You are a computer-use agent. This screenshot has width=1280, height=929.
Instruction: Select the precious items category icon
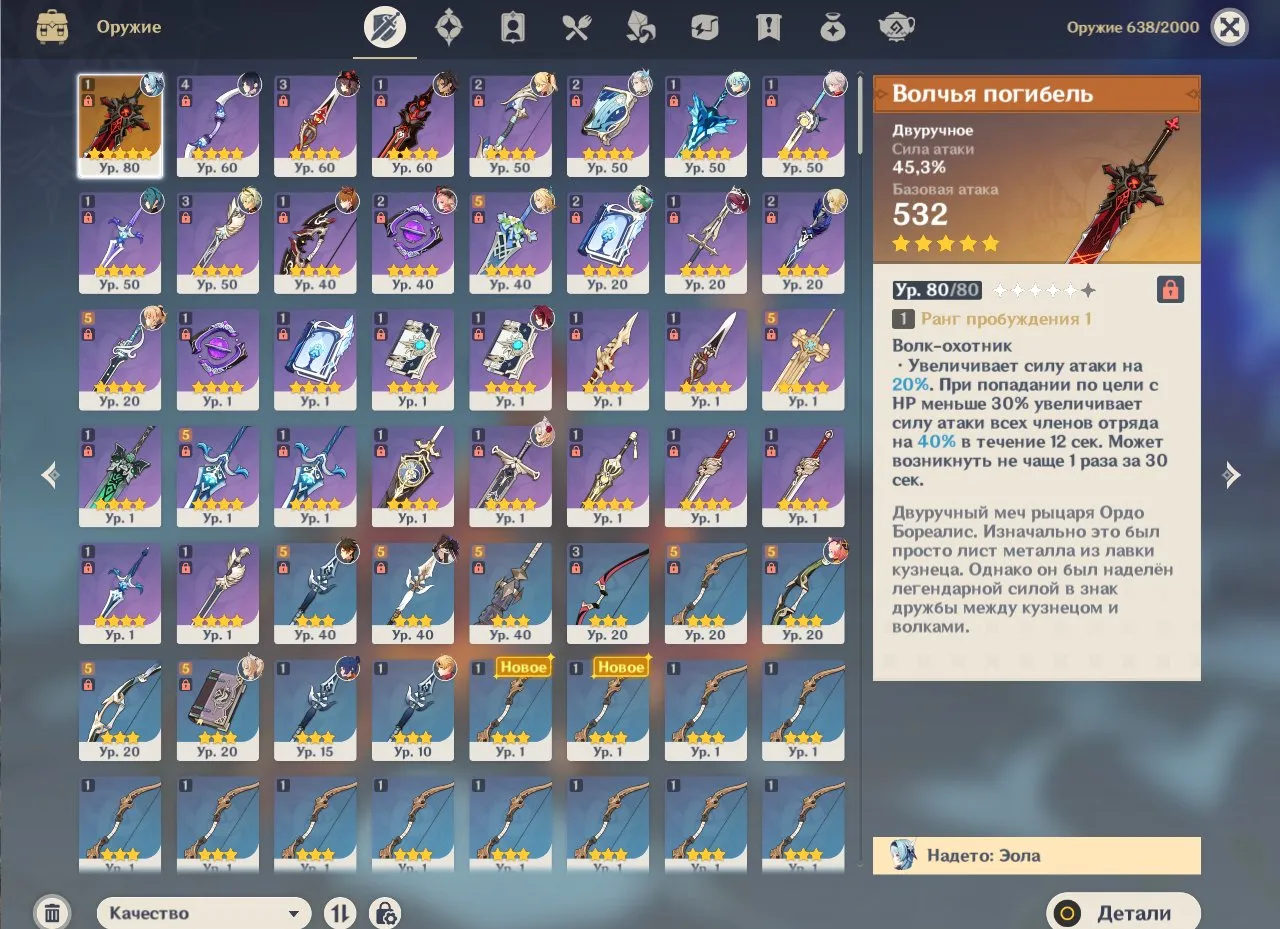833,27
